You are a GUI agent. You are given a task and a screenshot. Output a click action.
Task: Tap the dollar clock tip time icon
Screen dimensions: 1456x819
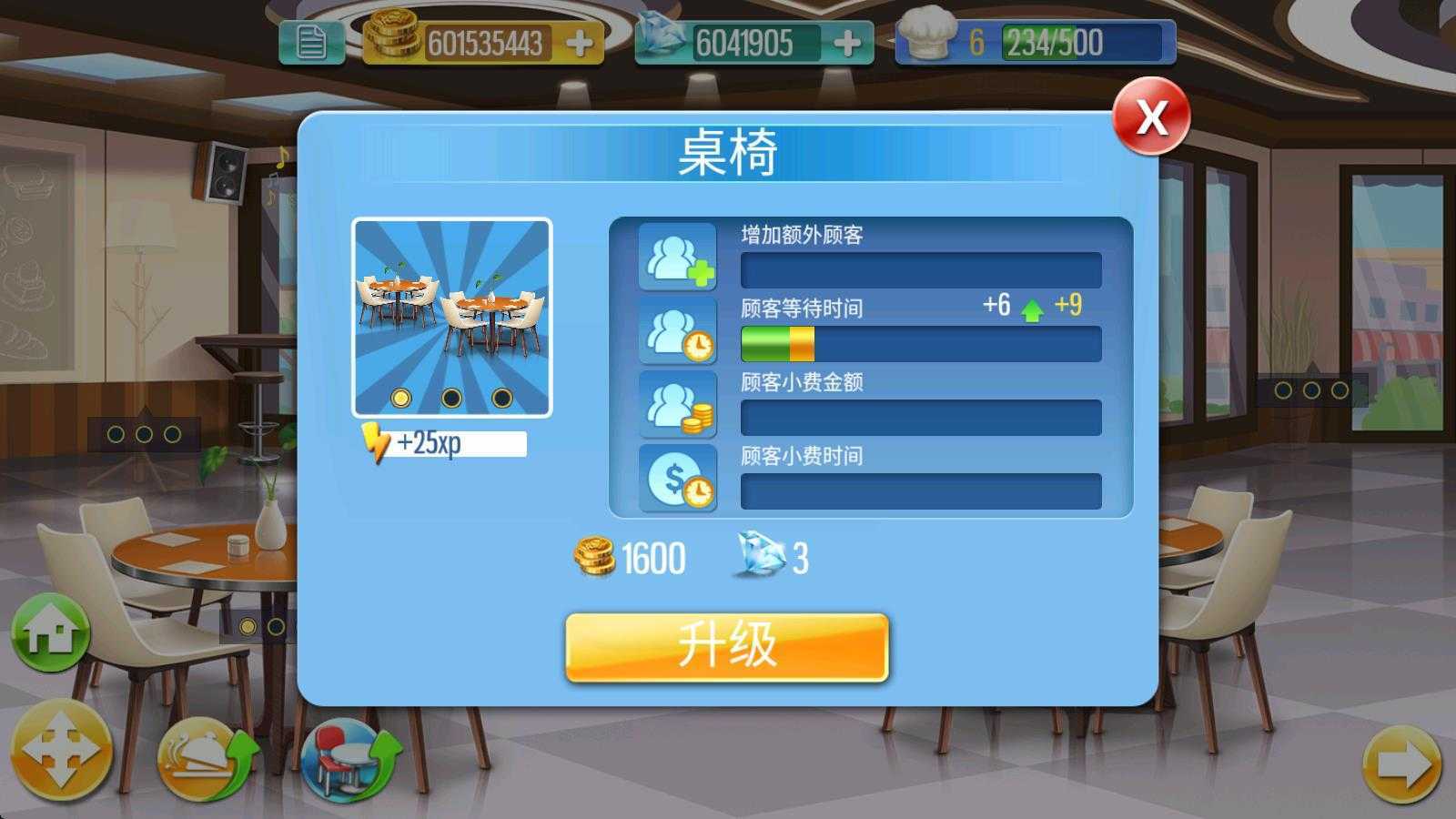[x=677, y=477]
